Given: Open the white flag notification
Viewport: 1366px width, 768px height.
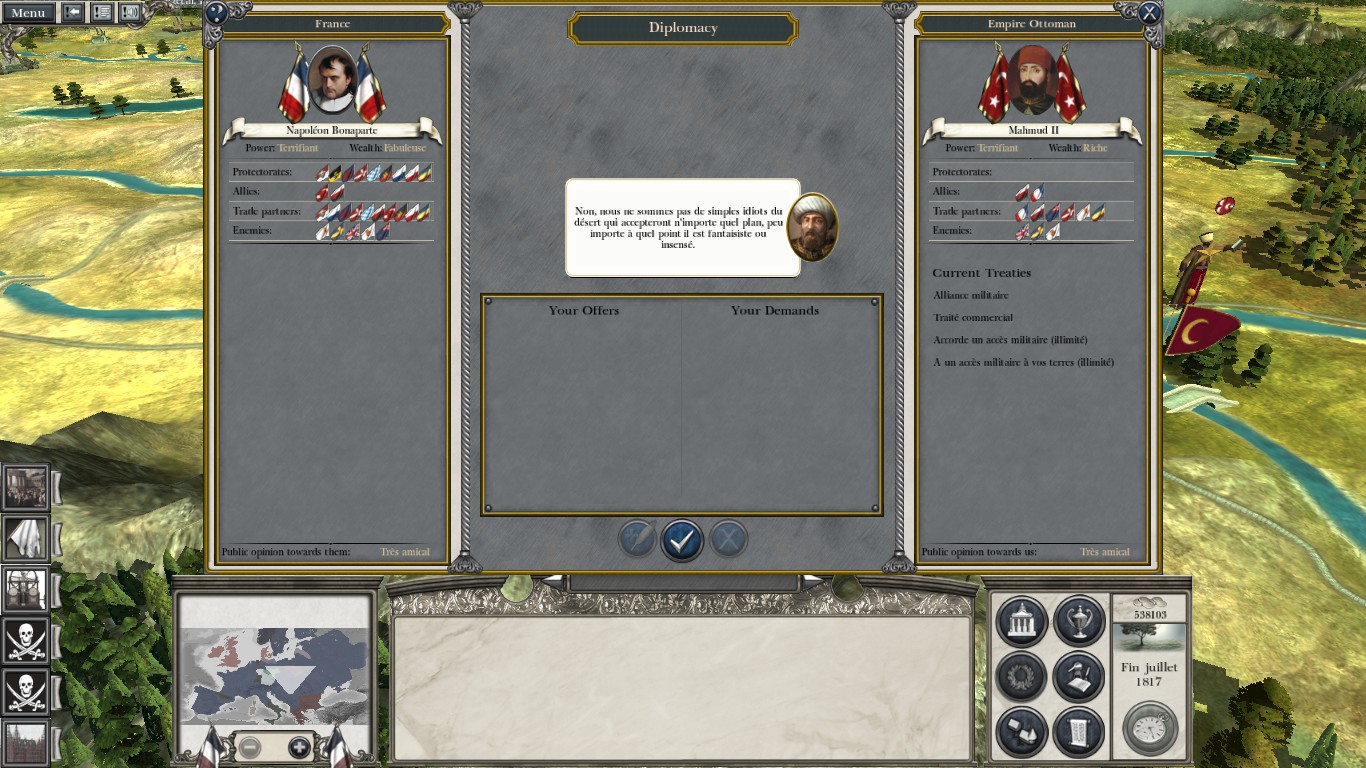Looking at the screenshot, I should click(26, 538).
